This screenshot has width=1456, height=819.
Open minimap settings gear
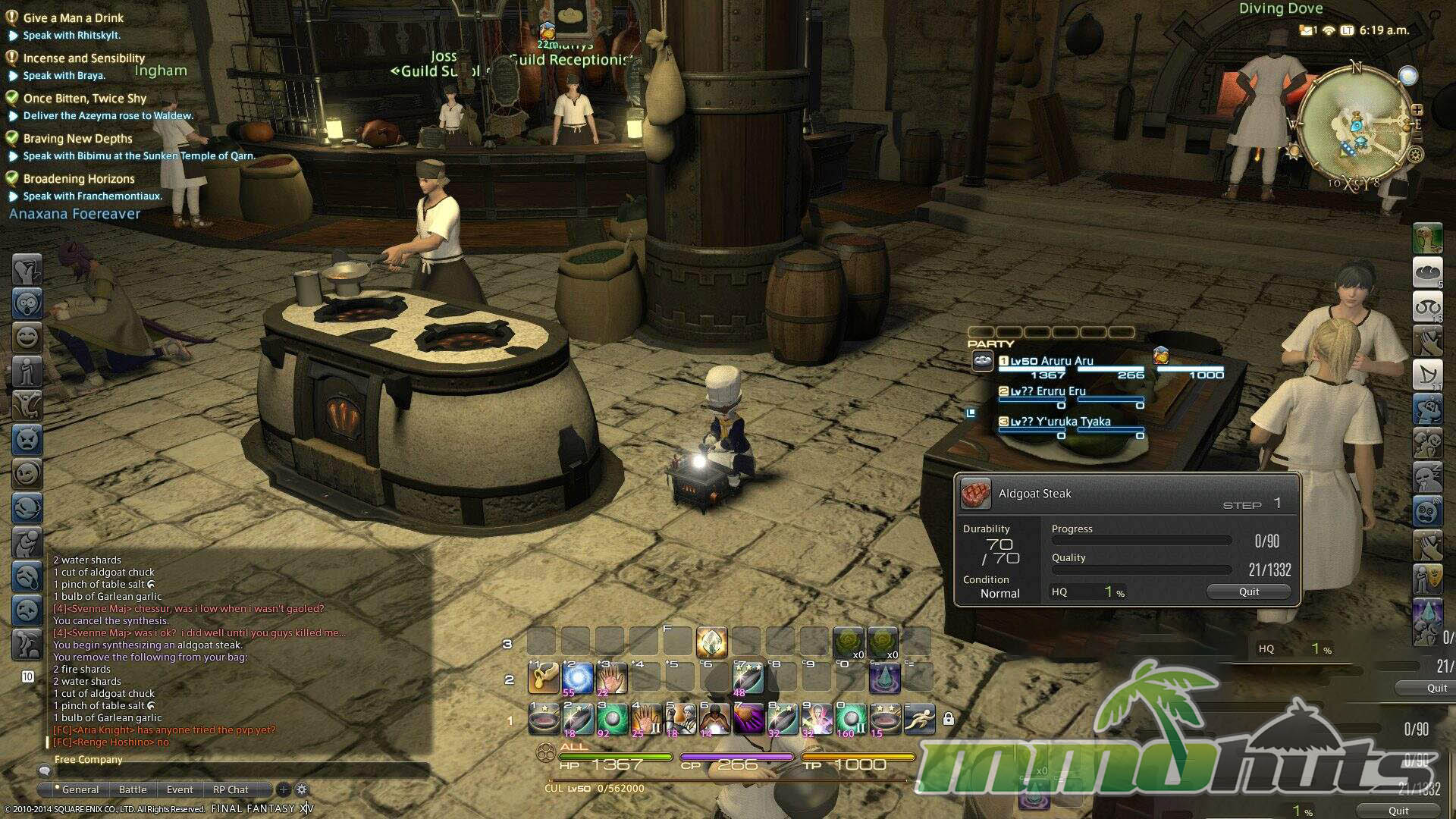1415,155
